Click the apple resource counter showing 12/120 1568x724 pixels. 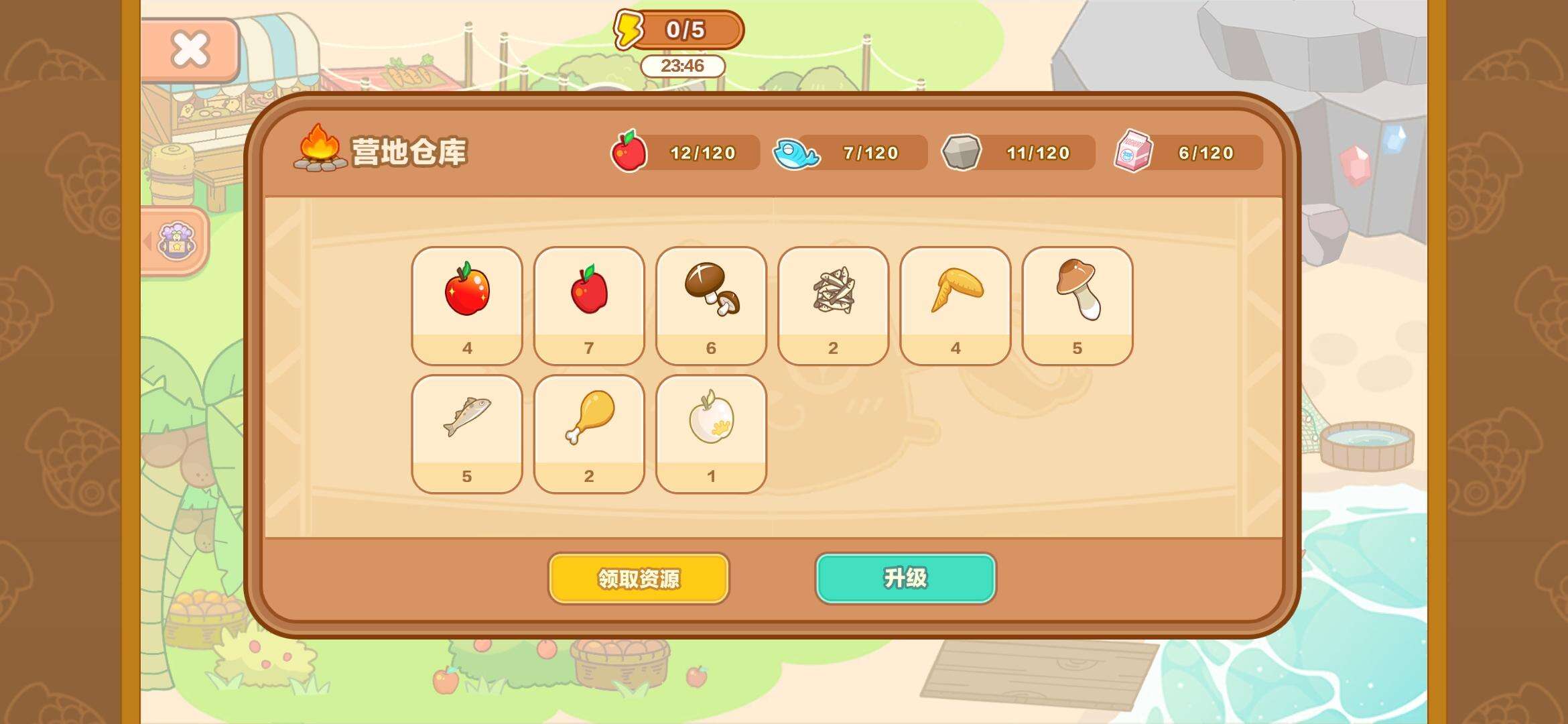click(x=683, y=153)
